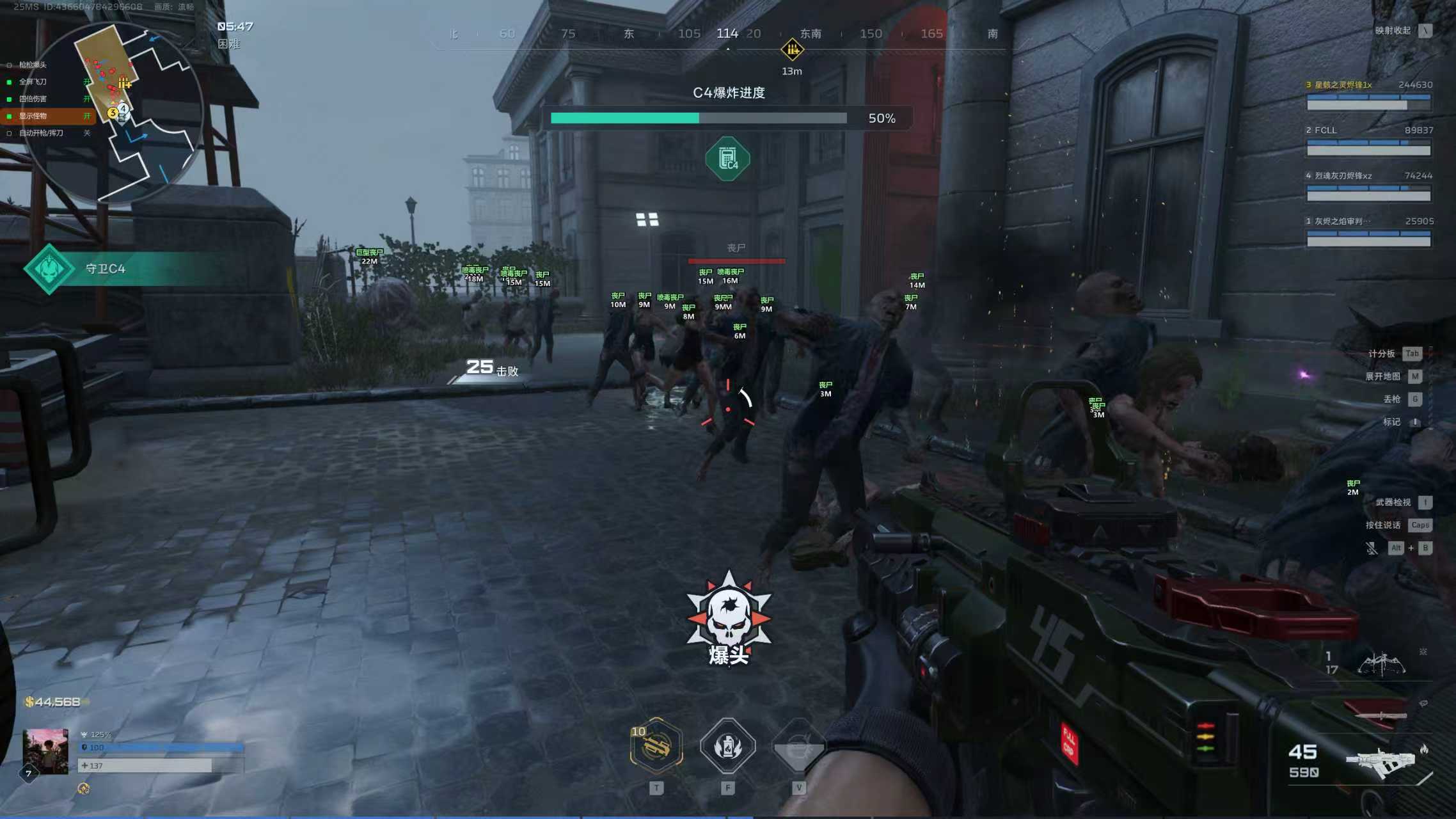Toggle the 枪枪爆头 overlay option
The image size is (1456, 819).
(x=33, y=65)
